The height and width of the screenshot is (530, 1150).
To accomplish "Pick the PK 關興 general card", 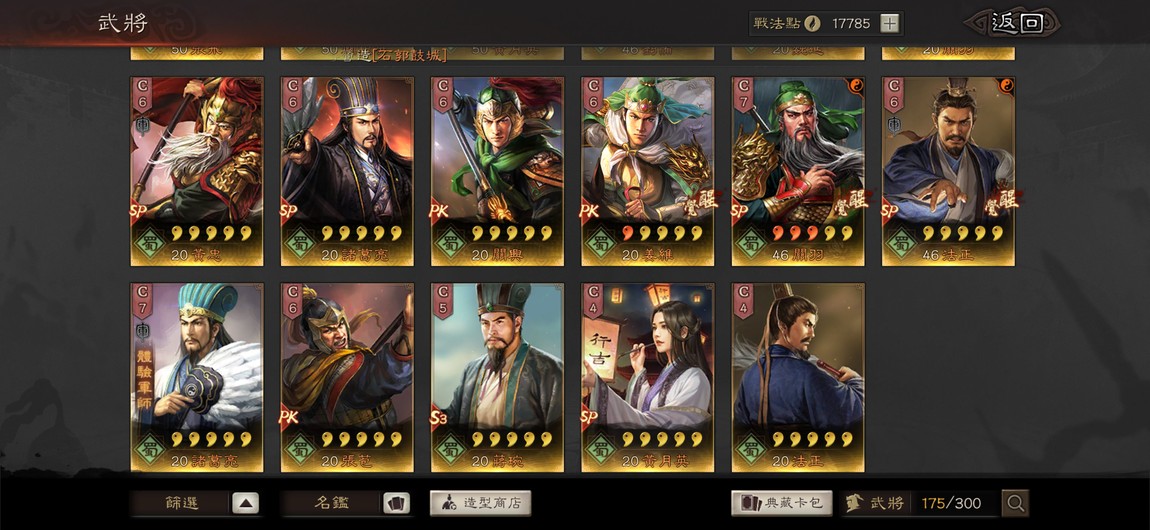I will point(497,170).
